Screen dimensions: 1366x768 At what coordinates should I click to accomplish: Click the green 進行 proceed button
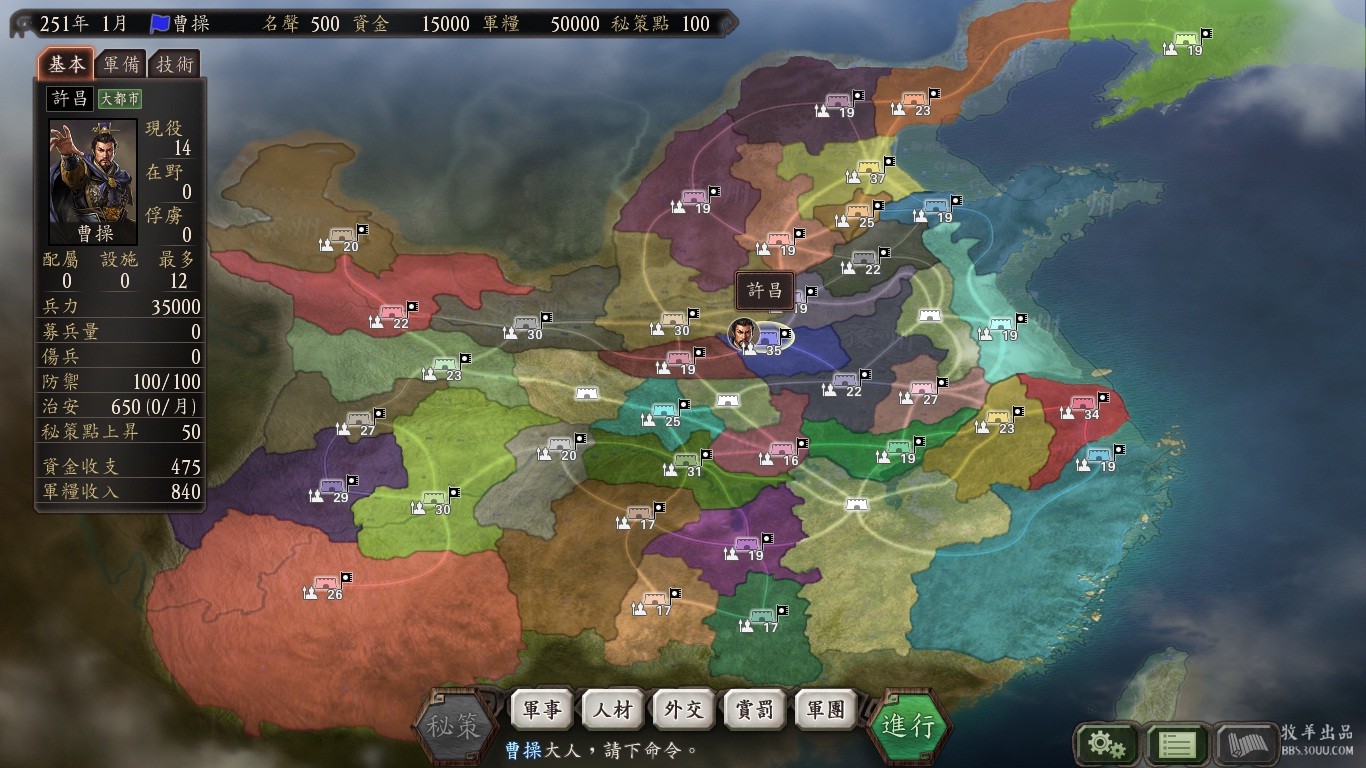pyautogui.click(x=907, y=725)
